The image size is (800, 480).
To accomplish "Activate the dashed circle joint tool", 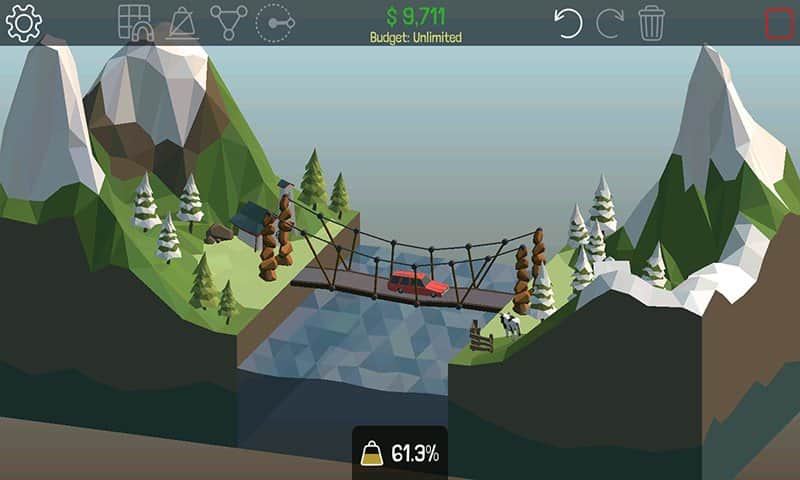I will pyautogui.click(x=275, y=22).
